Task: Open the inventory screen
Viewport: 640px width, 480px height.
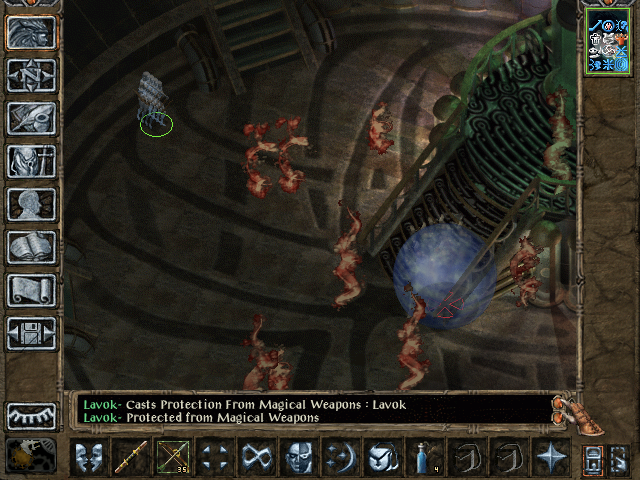Action: click(31, 161)
